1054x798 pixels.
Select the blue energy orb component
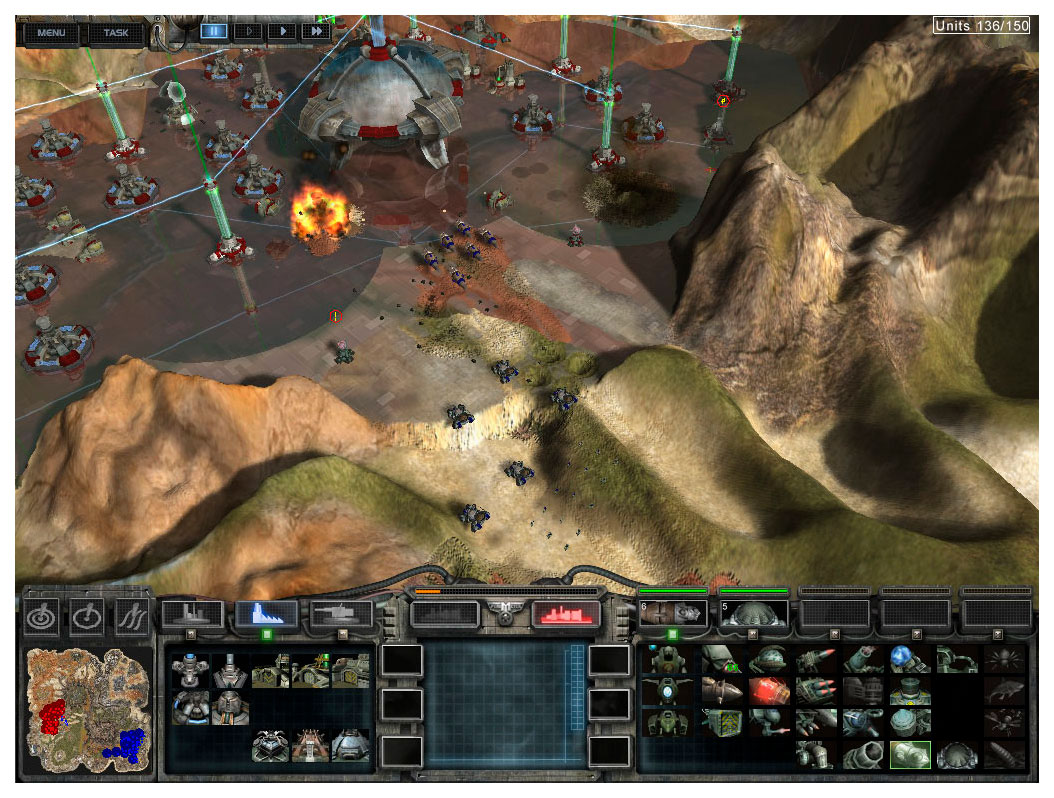click(x=902, y=660)
